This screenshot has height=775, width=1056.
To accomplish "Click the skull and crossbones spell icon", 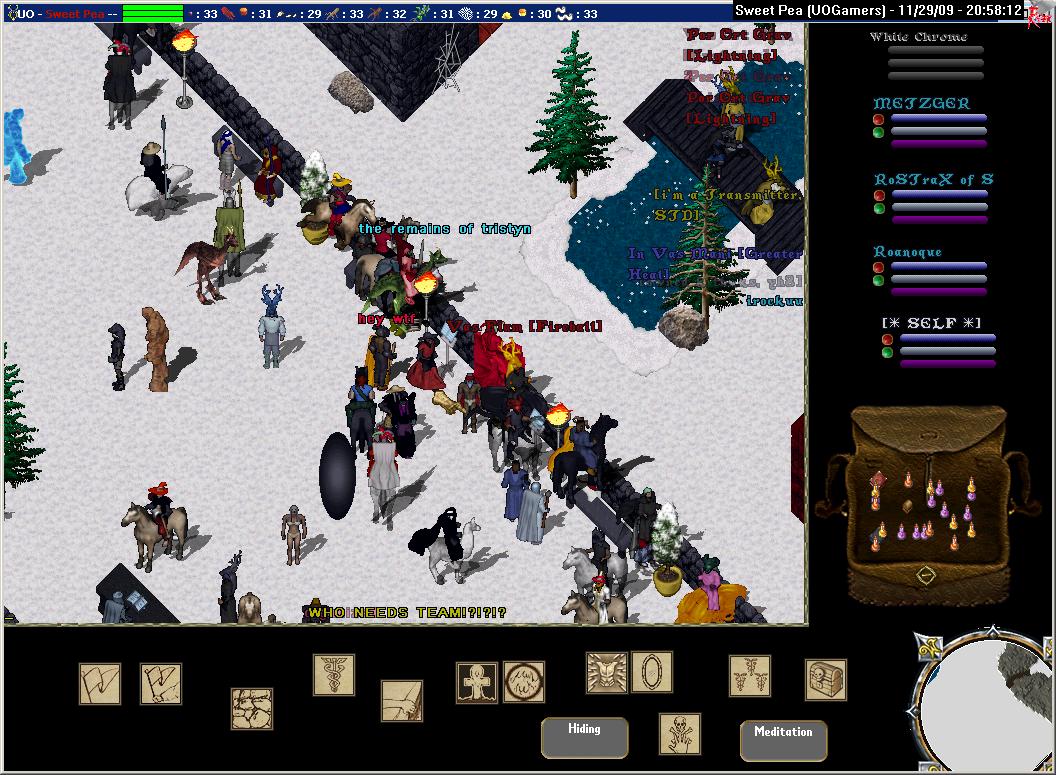I will (679, 733).
